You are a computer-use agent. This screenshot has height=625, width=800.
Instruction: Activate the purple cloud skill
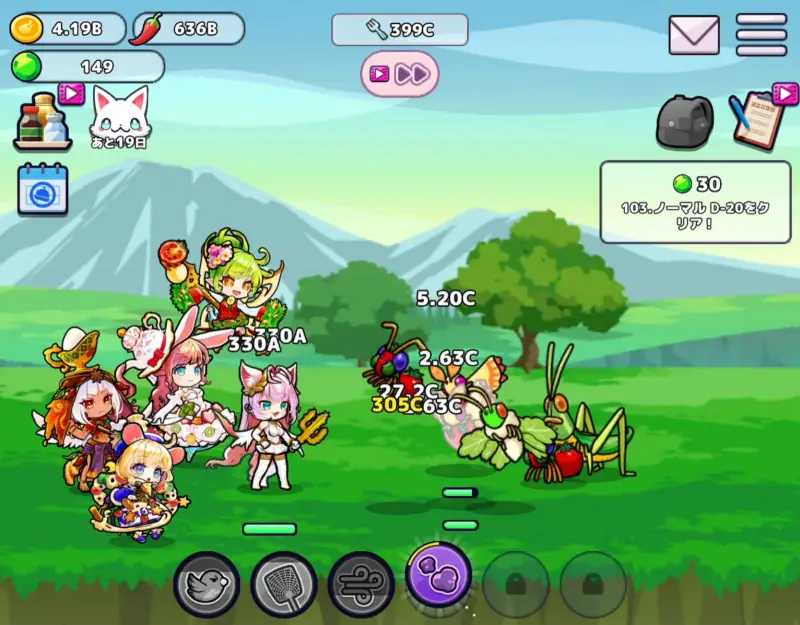438,575
